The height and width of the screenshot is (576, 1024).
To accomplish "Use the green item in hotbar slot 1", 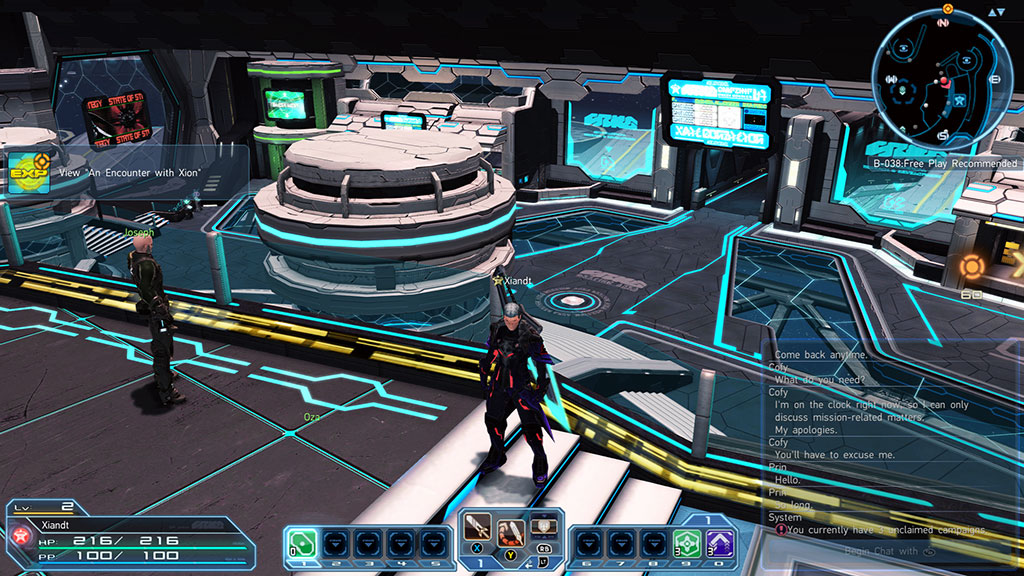I will [x=303, y=543].
